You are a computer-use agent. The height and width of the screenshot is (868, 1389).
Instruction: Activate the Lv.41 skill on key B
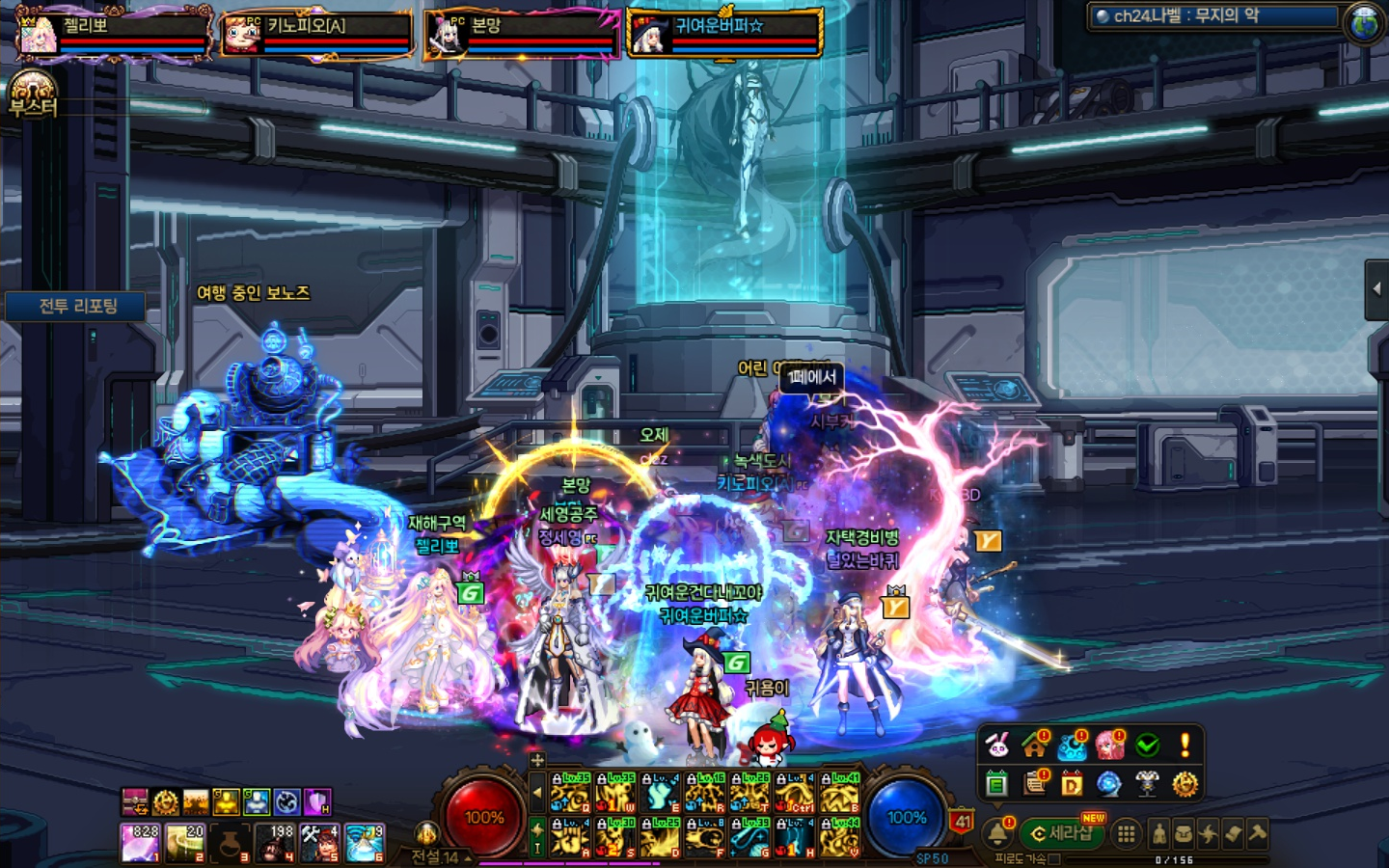tap(839, 793)
